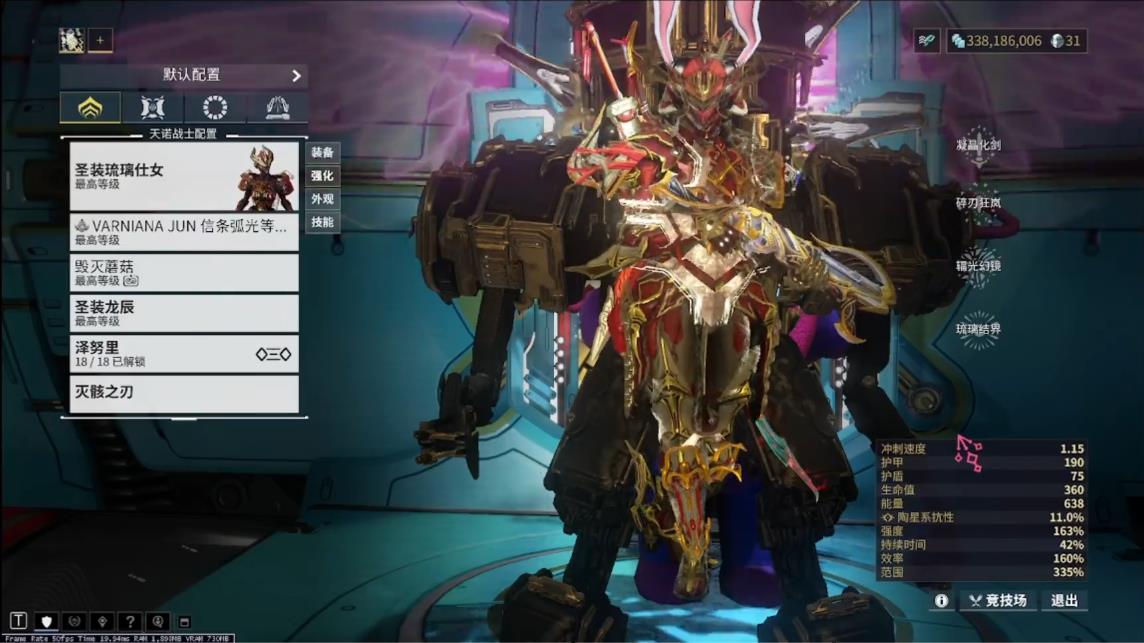Viewport: 1144px width, 643px height.
Task: Show the 技能 abilities panel
Action: pos(322,222)
